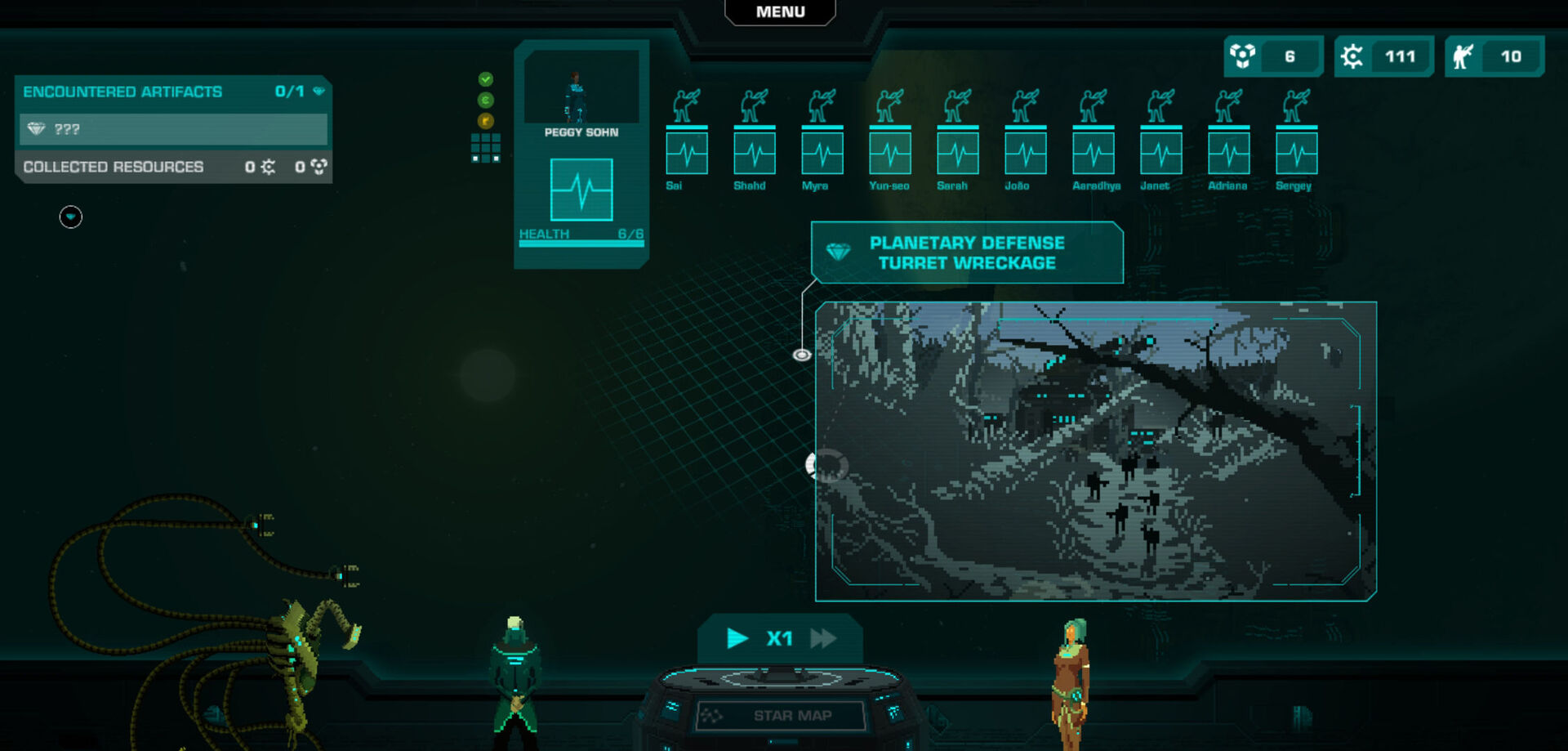Collapse the Encountered Artifacts panel
The image size is (1568, 751).
[319, 92]
